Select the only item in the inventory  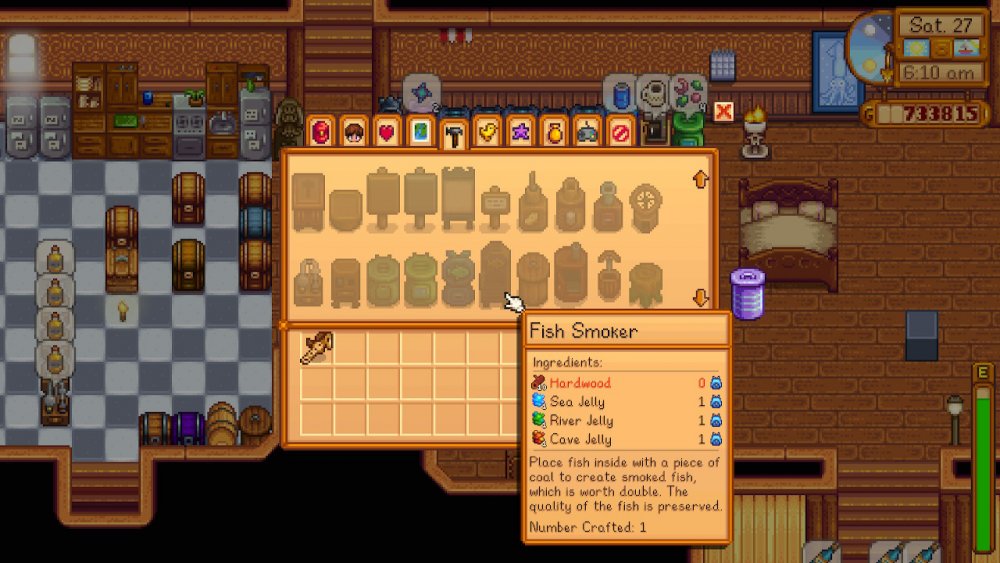[x=316, y=347]
